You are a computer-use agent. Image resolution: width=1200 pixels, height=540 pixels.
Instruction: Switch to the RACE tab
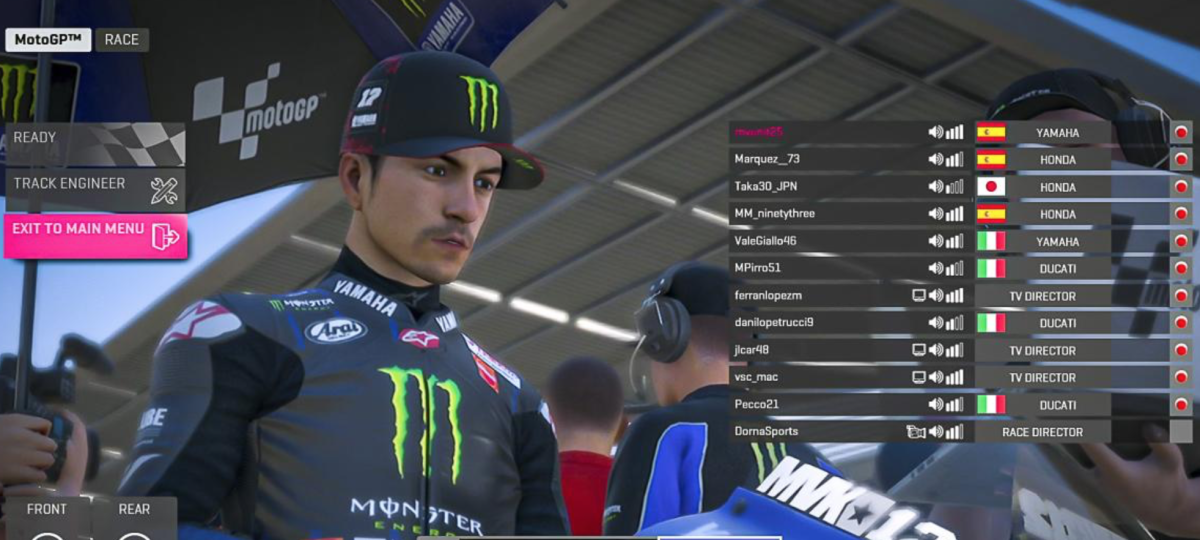[122, 40]
